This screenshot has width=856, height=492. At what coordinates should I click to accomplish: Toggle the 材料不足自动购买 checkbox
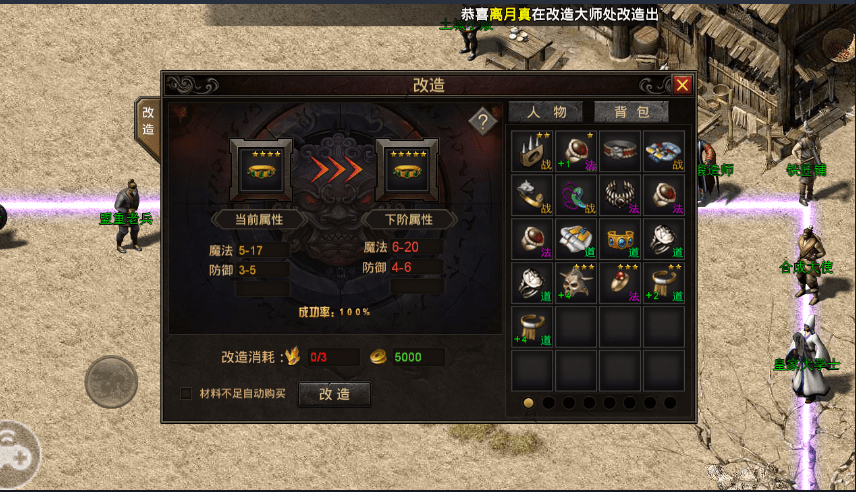(186, 394)
